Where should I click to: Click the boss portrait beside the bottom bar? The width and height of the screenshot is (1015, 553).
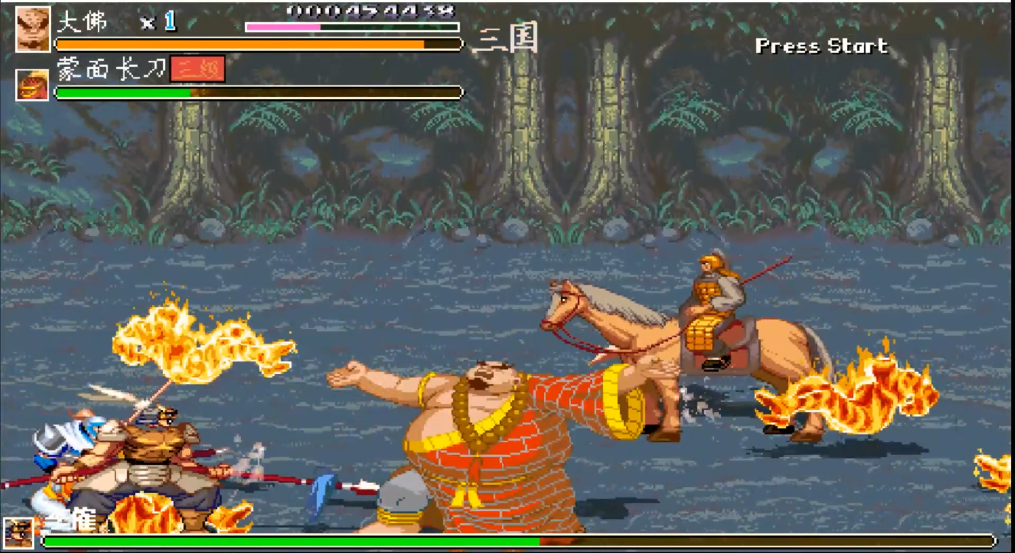pyautogui.click(x=18, y=533)
